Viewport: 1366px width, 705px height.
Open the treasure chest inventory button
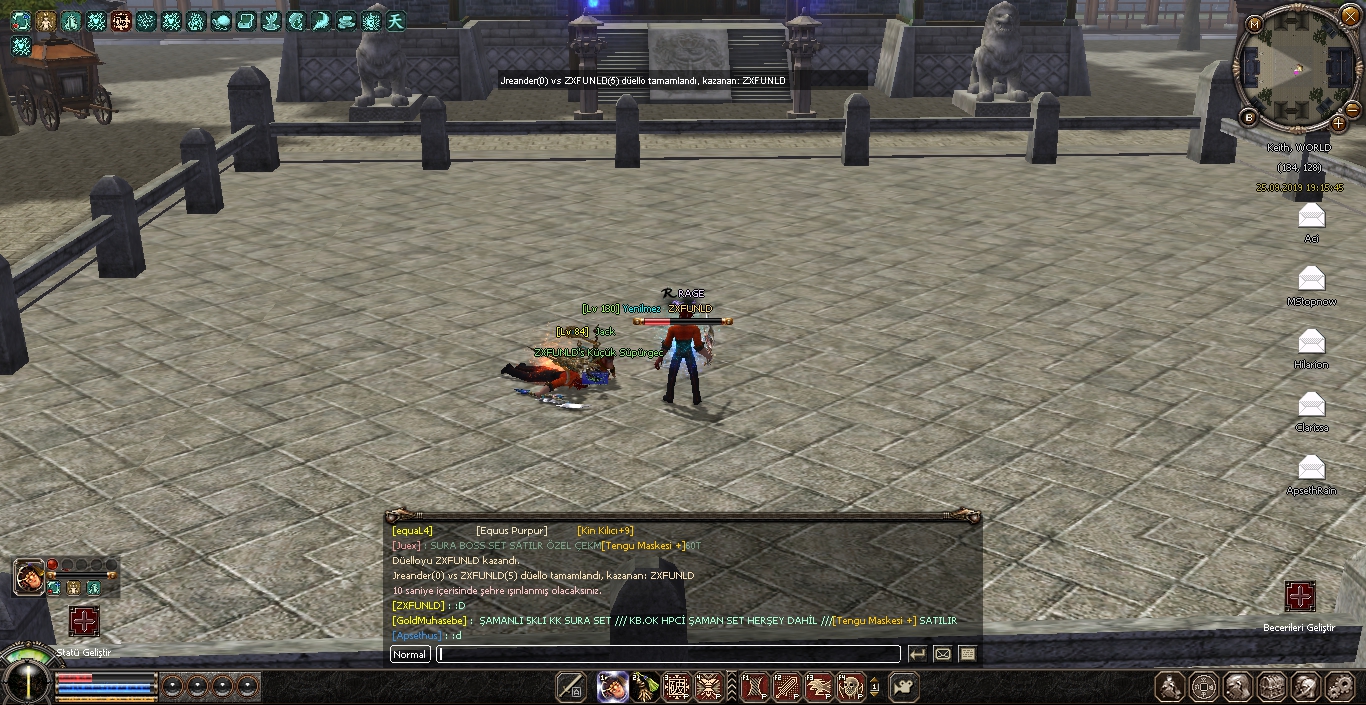pyautogui.click(x=1272, y=687)
